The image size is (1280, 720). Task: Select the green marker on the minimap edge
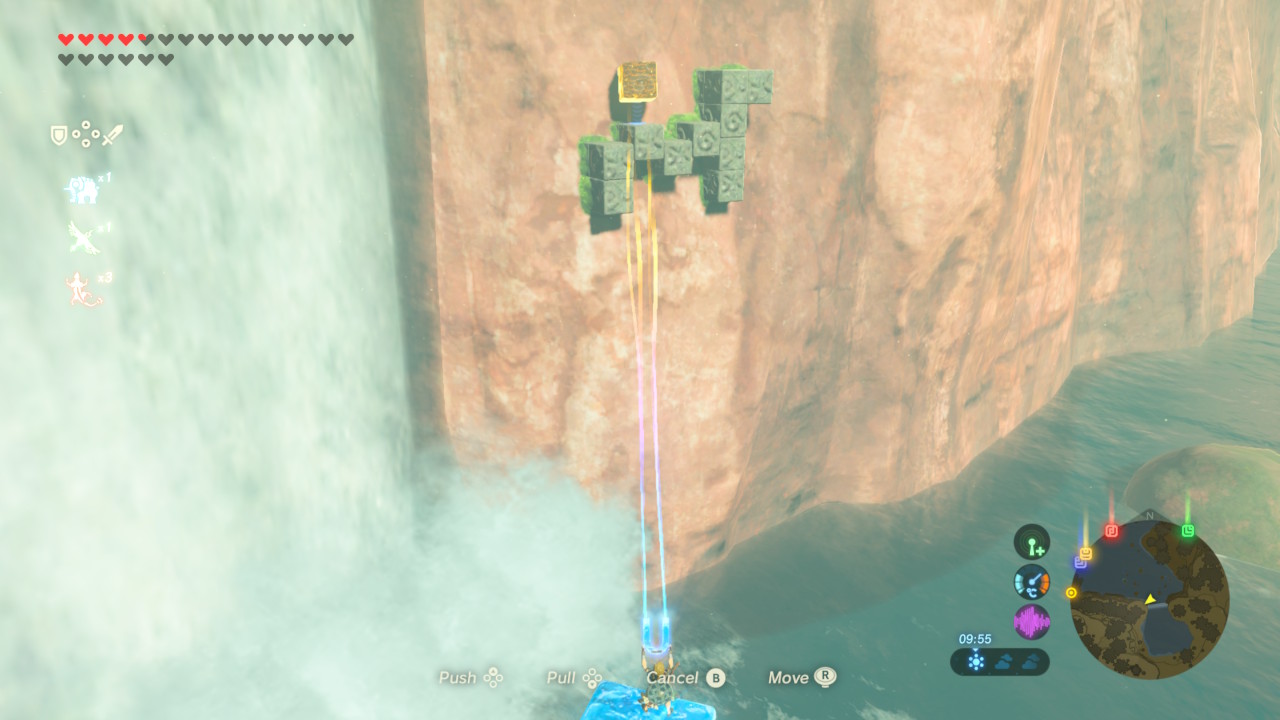point(1187,531)
